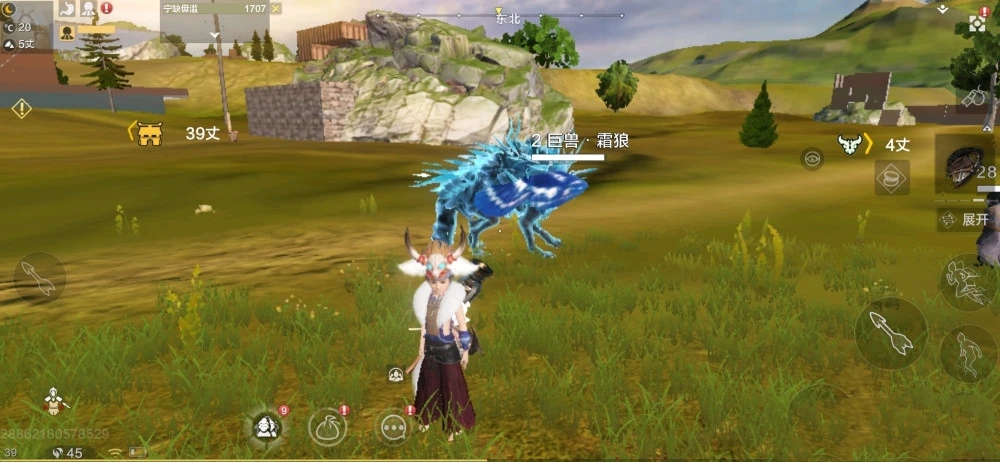Click the yellow camp marker showing 39丈
Image resolution: width=1000 pixels, height=462 pixels.
tap(150, 133)
